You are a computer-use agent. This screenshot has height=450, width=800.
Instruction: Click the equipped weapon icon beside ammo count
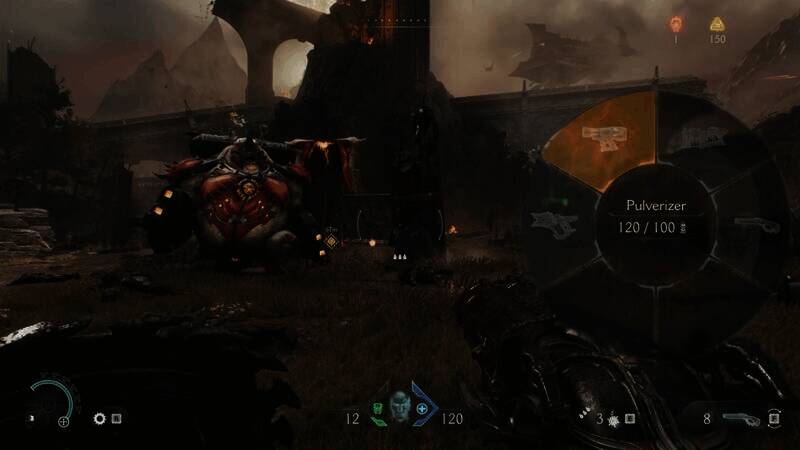pyautogui.click(x=735, y=418)
